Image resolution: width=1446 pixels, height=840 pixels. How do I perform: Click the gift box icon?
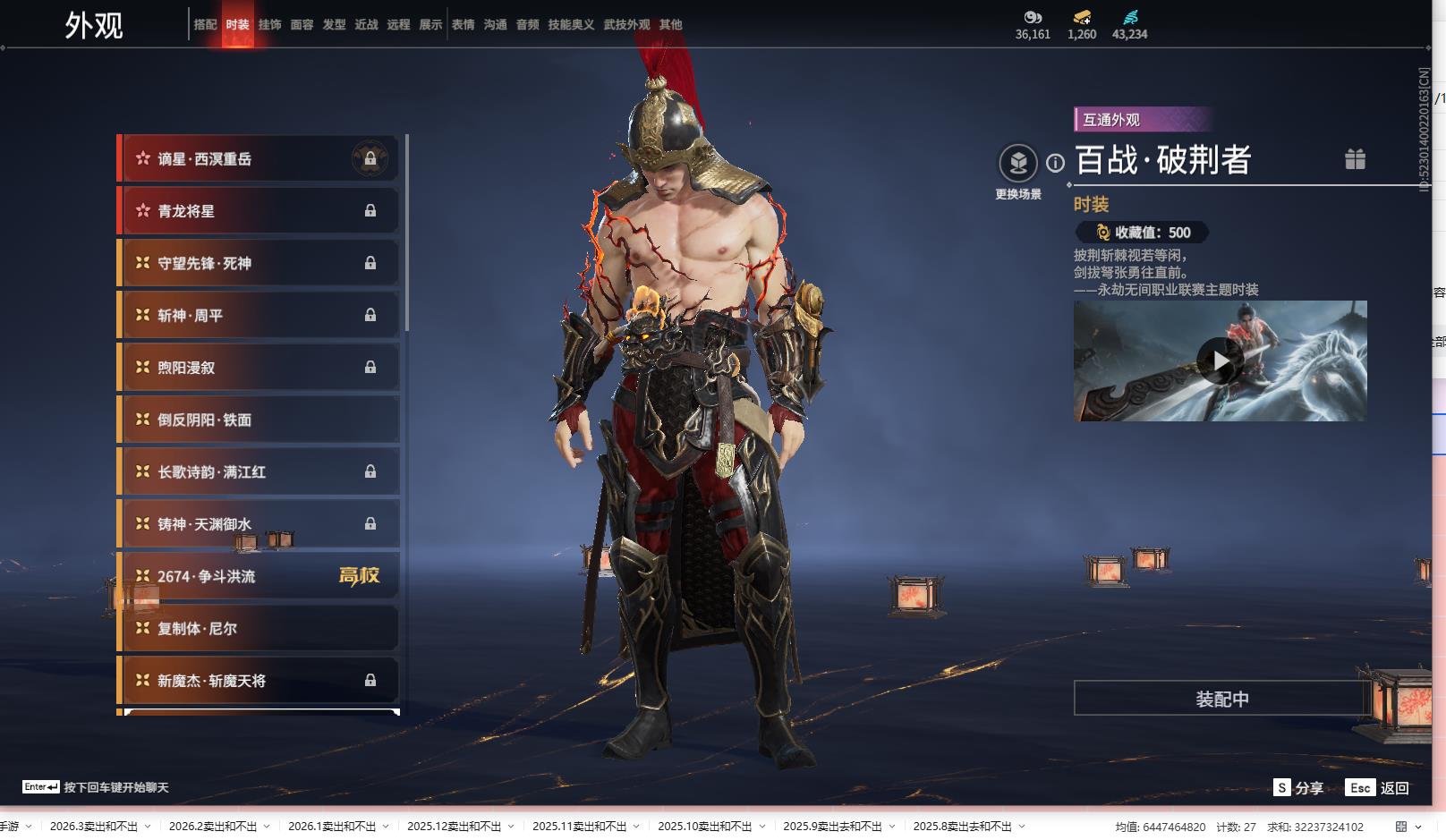[1355, 159]
